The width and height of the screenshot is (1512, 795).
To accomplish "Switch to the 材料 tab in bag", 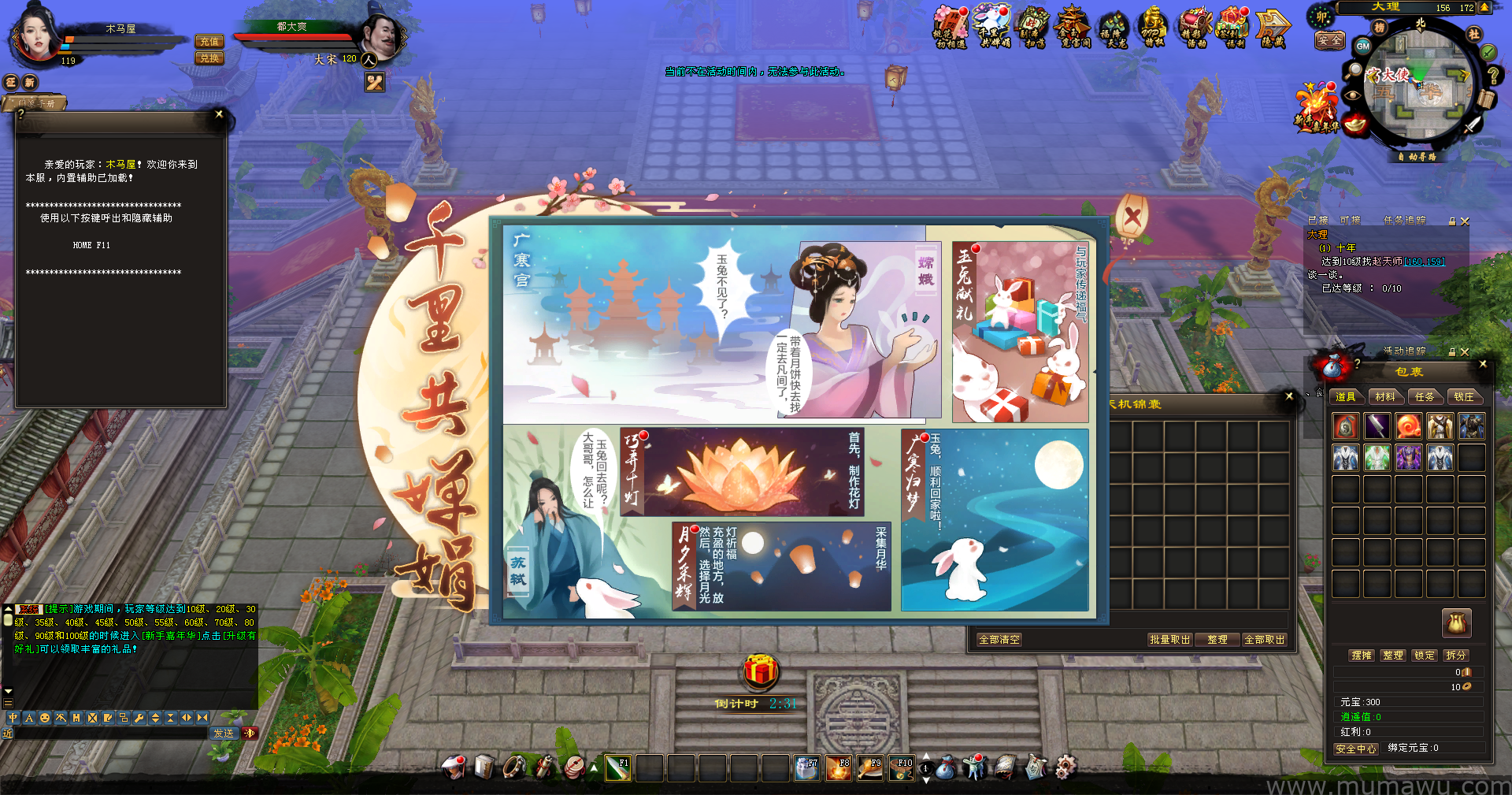I will click(1385, 397).
